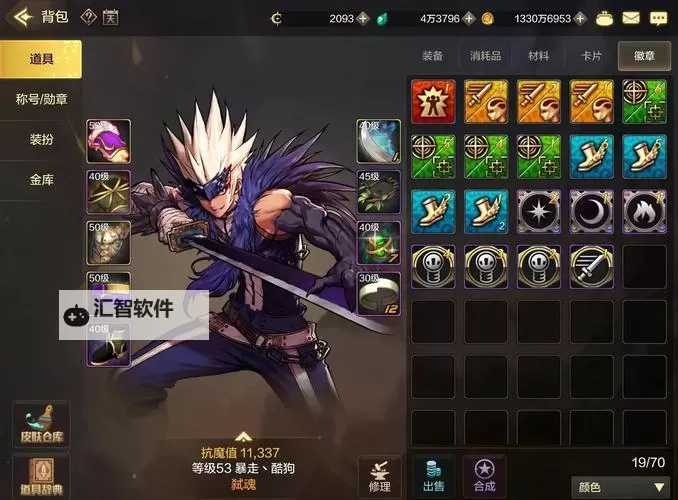Open the 修理 repair function

(379, 475)
